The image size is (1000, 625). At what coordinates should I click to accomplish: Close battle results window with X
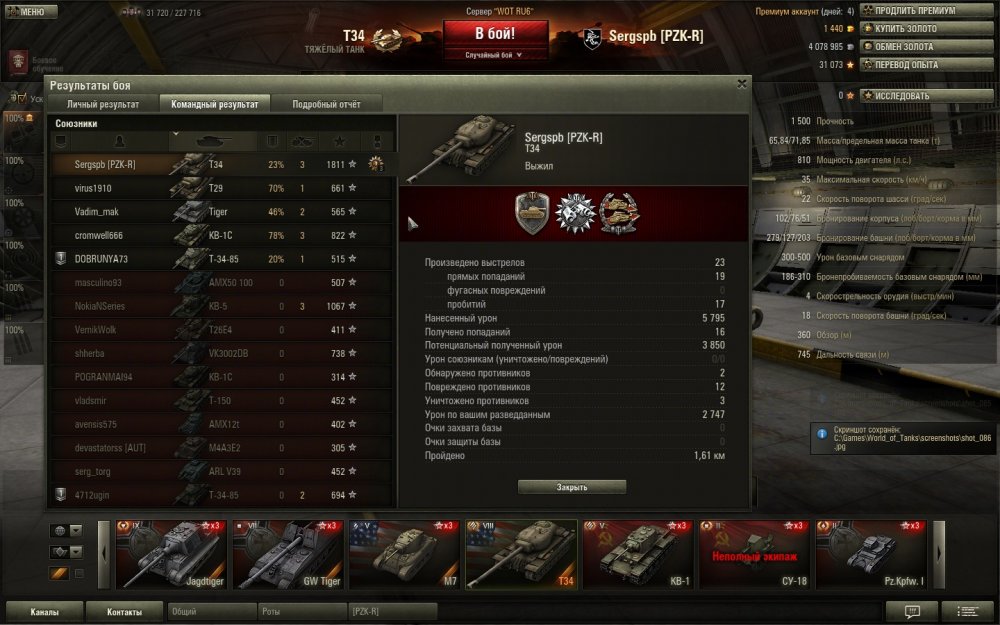741,84
